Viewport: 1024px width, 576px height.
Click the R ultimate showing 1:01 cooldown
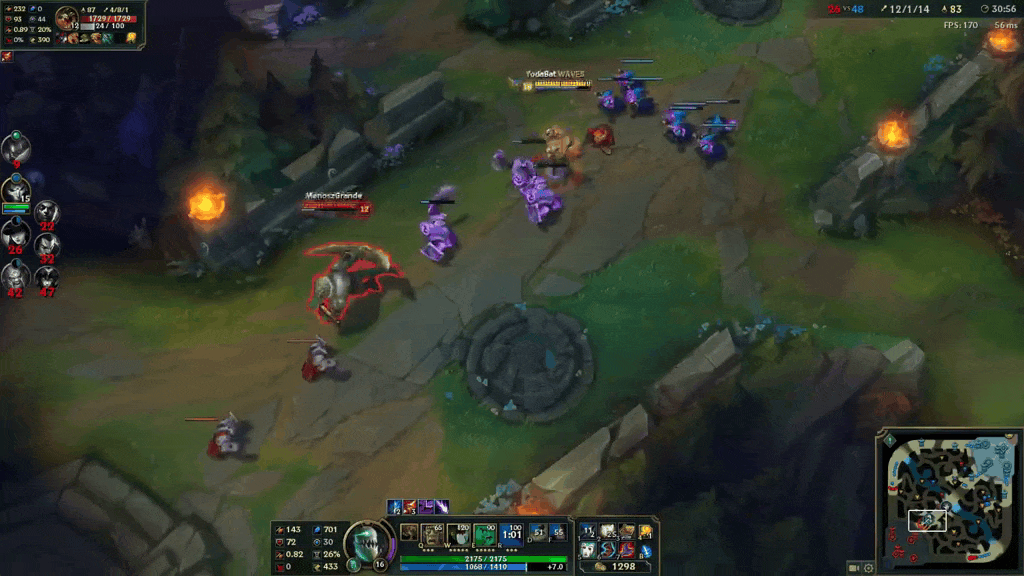click(x=510, y=534)
